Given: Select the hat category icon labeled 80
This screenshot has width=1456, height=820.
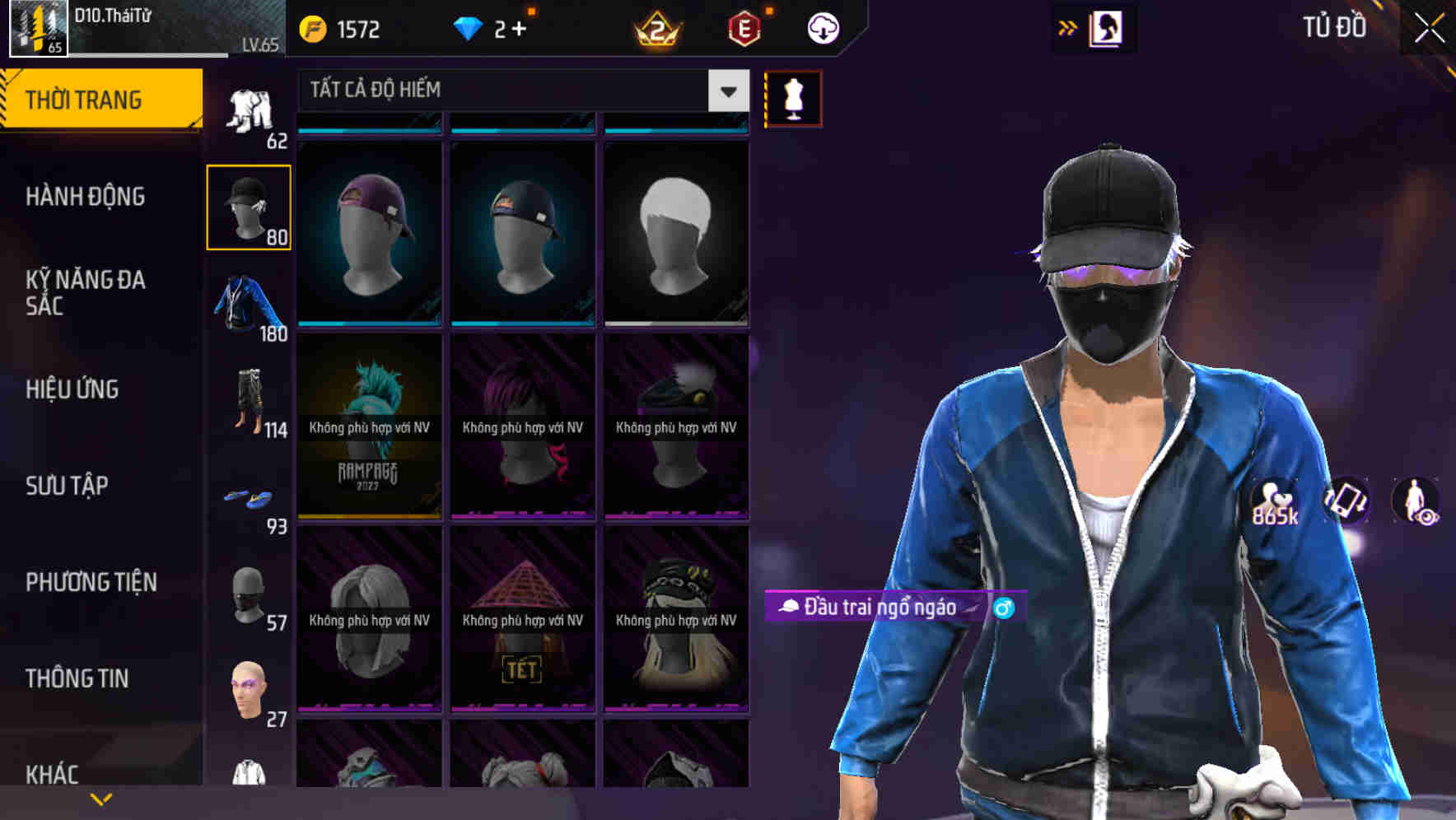Looking at the screenshot, I should click(249, 204).
